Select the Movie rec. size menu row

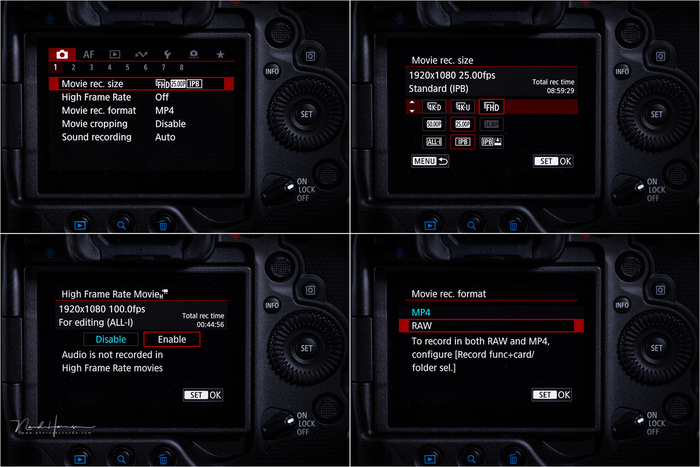coord(140,83)
